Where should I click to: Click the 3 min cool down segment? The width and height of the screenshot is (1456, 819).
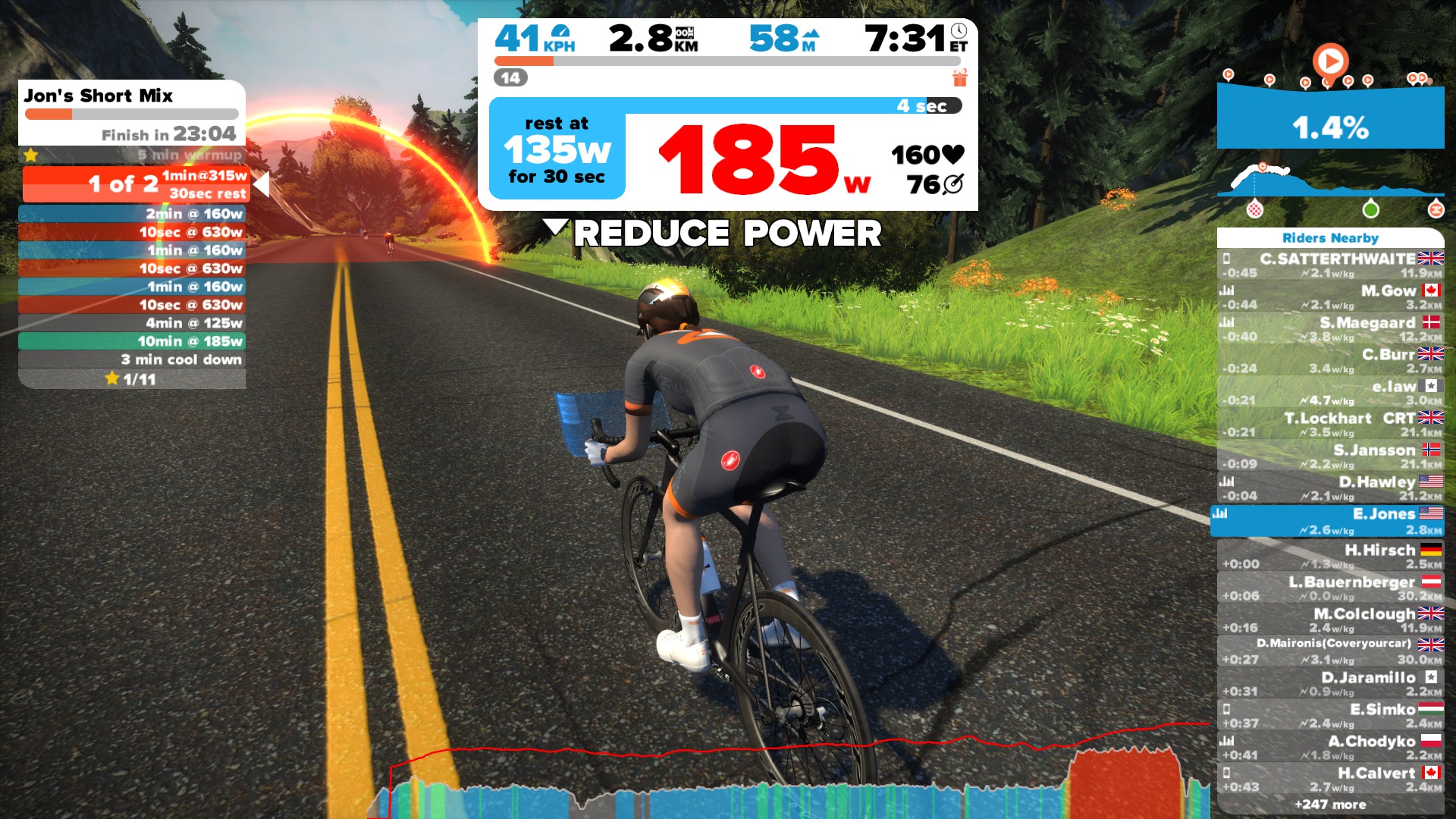132,359
